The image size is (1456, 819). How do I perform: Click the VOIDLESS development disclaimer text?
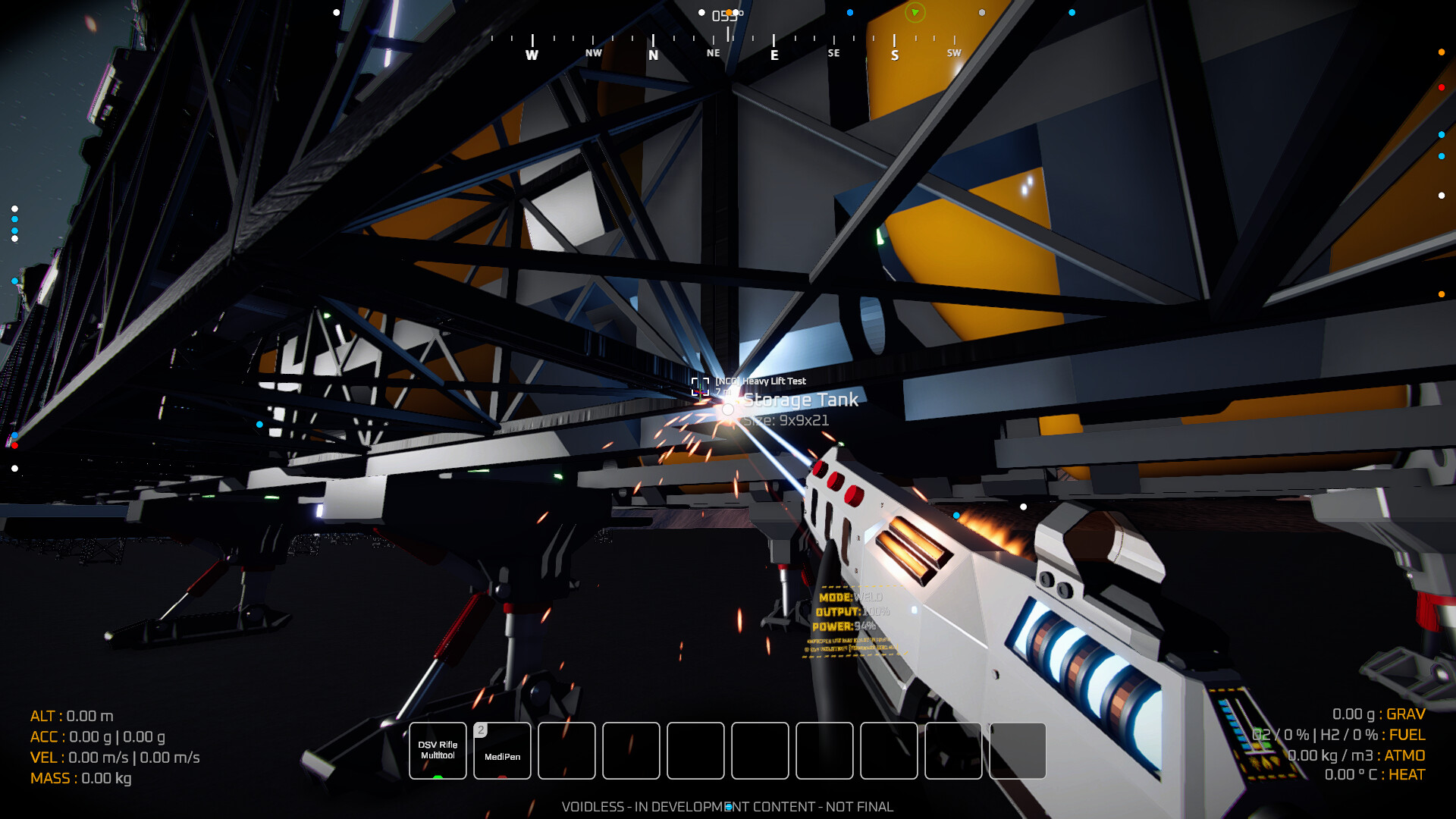tap(726, 807)
